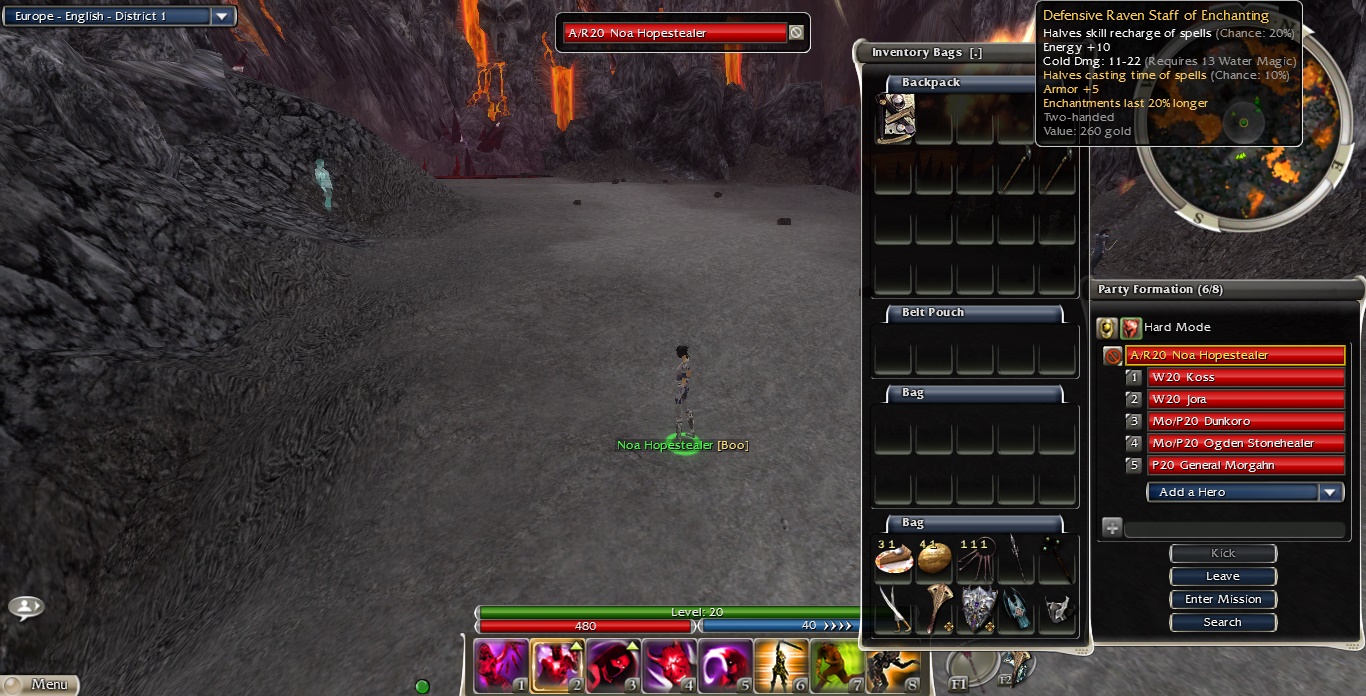Leave the current party
Screen dimensions: 1366x696
click(1223, 576)
